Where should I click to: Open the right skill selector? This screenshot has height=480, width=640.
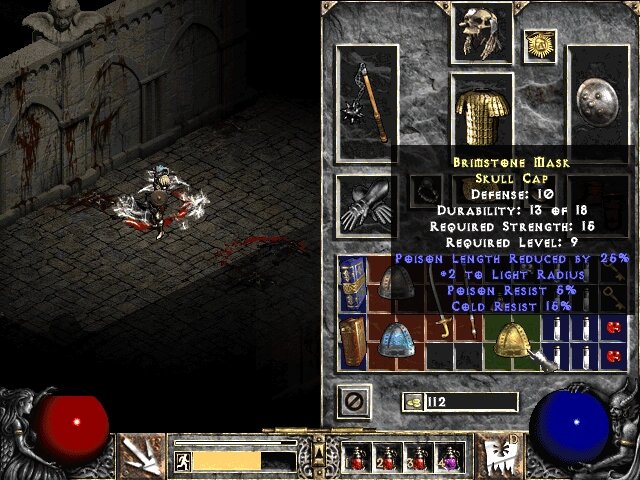coord(497,454)
